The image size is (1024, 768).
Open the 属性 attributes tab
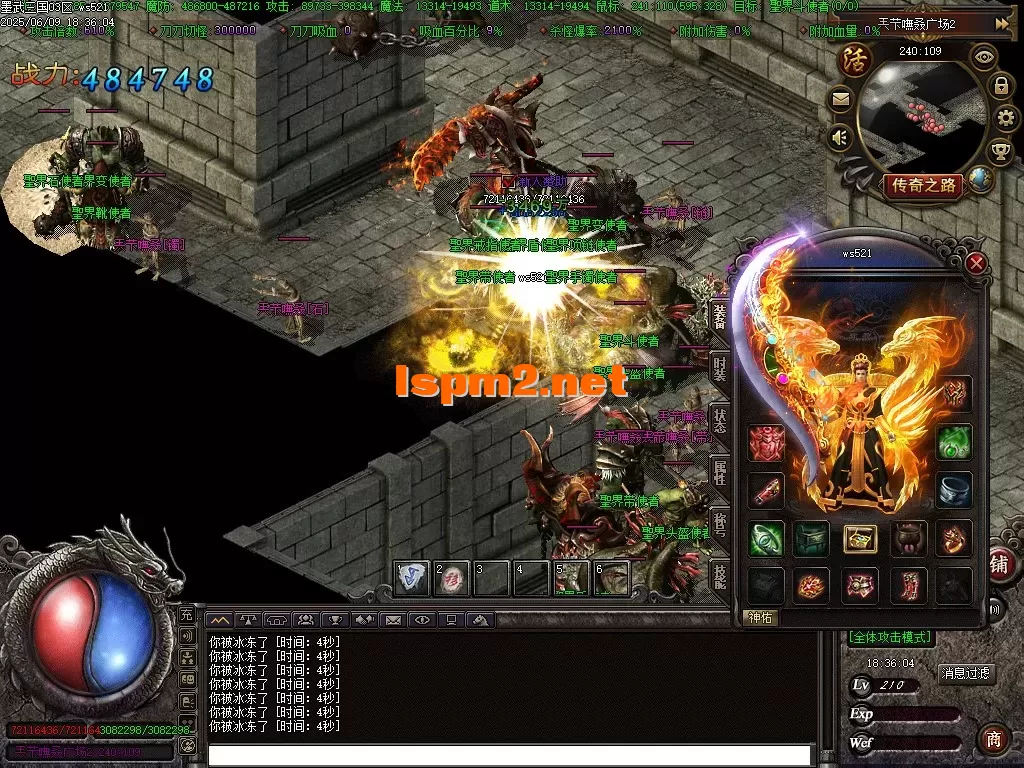pos(720,472)
